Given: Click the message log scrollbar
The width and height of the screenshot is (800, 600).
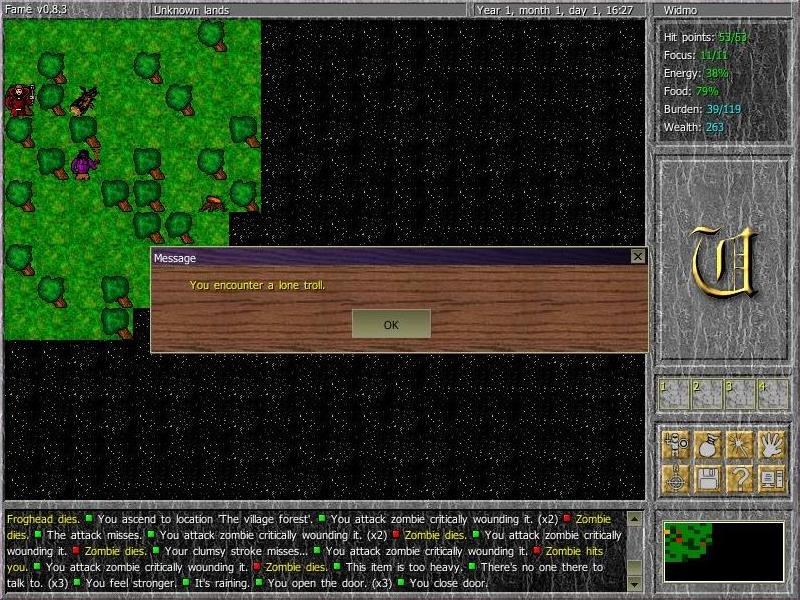Looking at the screenshot, I should [x=634, y=550].
